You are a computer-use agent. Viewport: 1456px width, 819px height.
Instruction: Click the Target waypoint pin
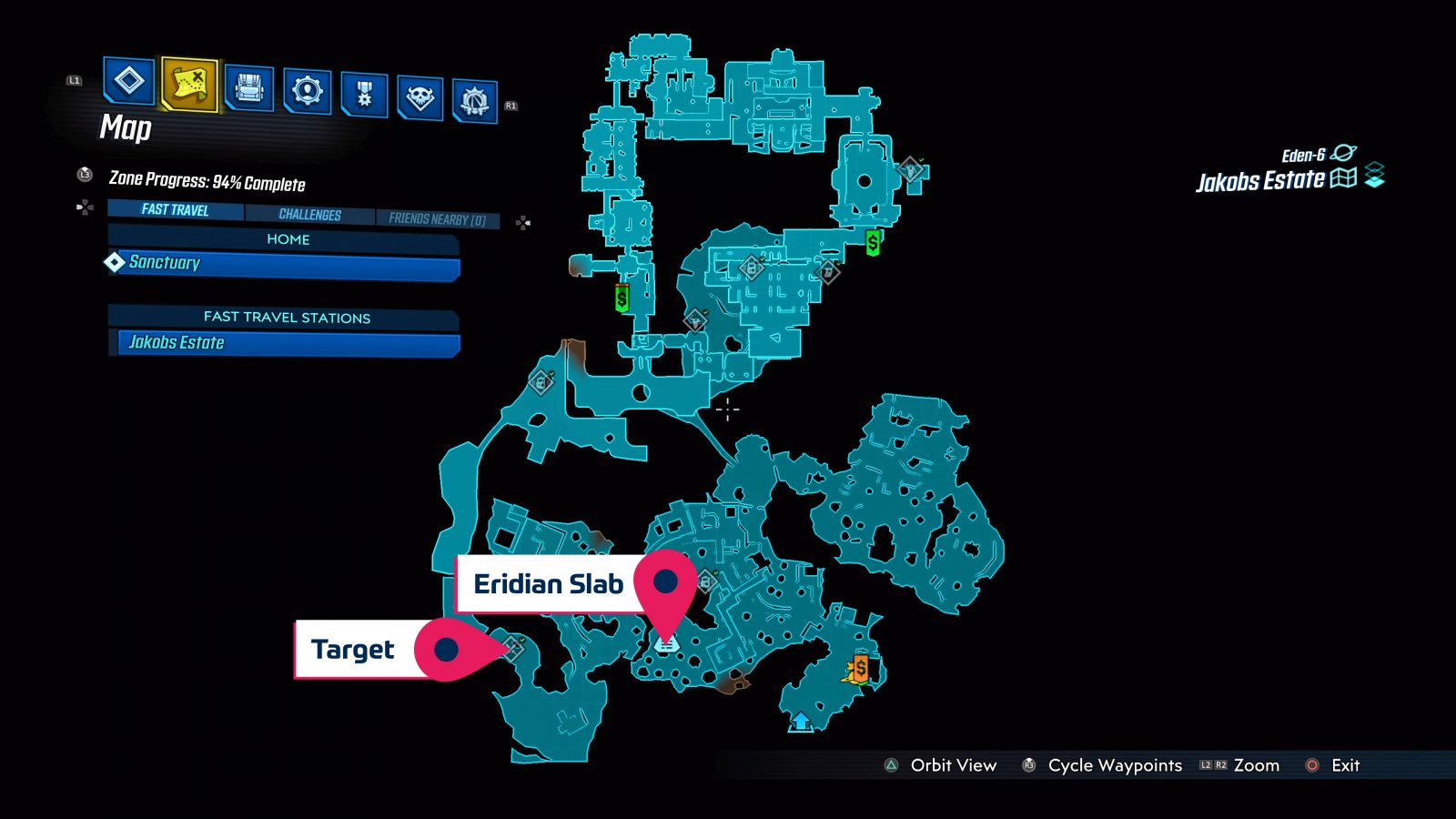pyautogui.click(x=448, y=649)
